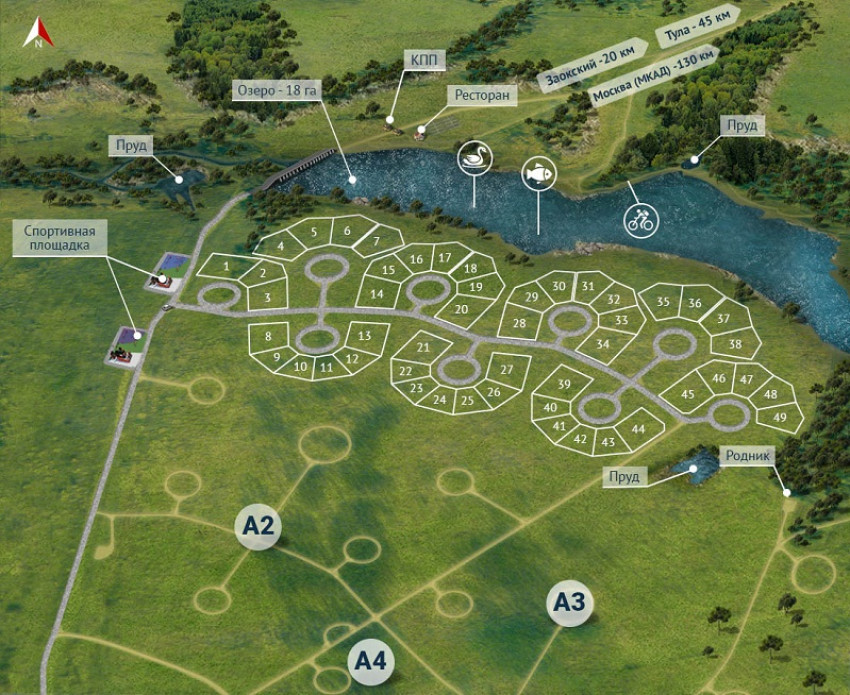Screen dimensions: 850x695
Task: Click the Ресторан label
Action: [484, 96]
